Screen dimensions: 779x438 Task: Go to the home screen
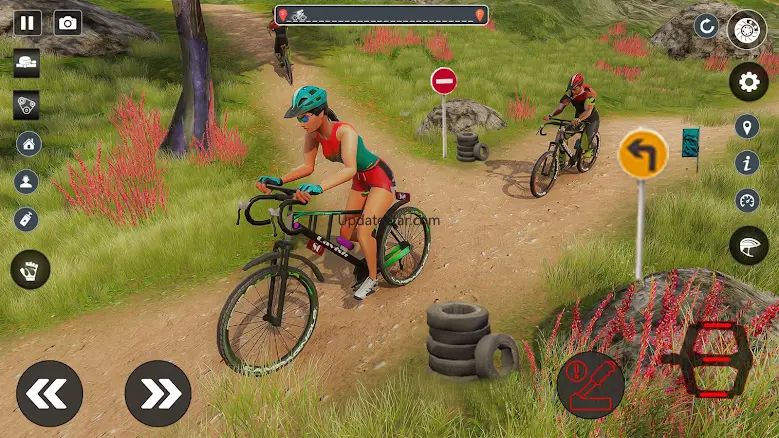28,143
